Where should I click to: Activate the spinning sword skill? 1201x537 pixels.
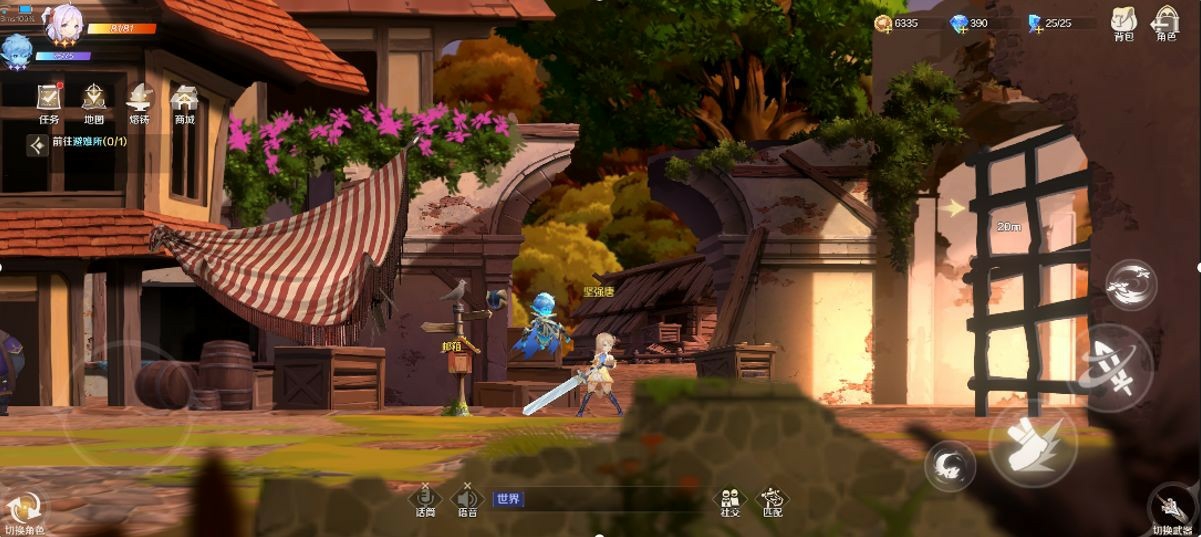click(x=1110, y=367)
